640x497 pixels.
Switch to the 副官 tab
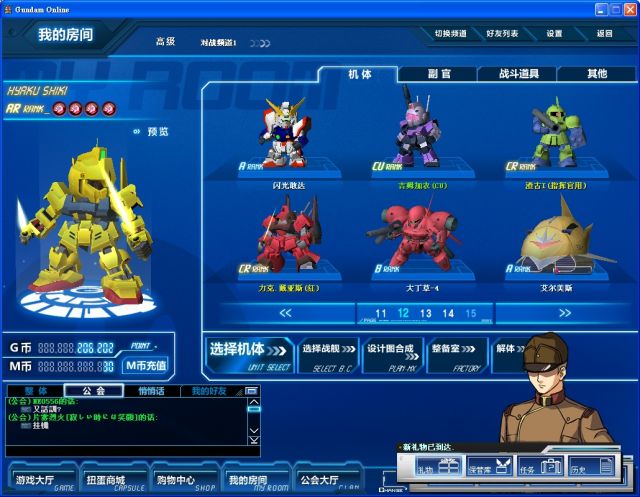pos(438,74)
